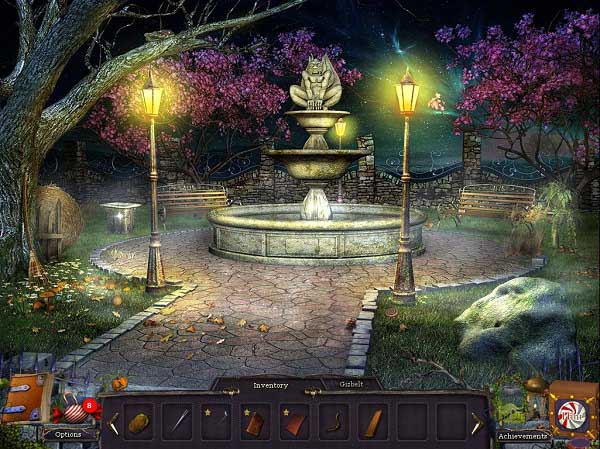
Task: Select the yellow-brown item in first inventory slot
Action: click(138, 422)
